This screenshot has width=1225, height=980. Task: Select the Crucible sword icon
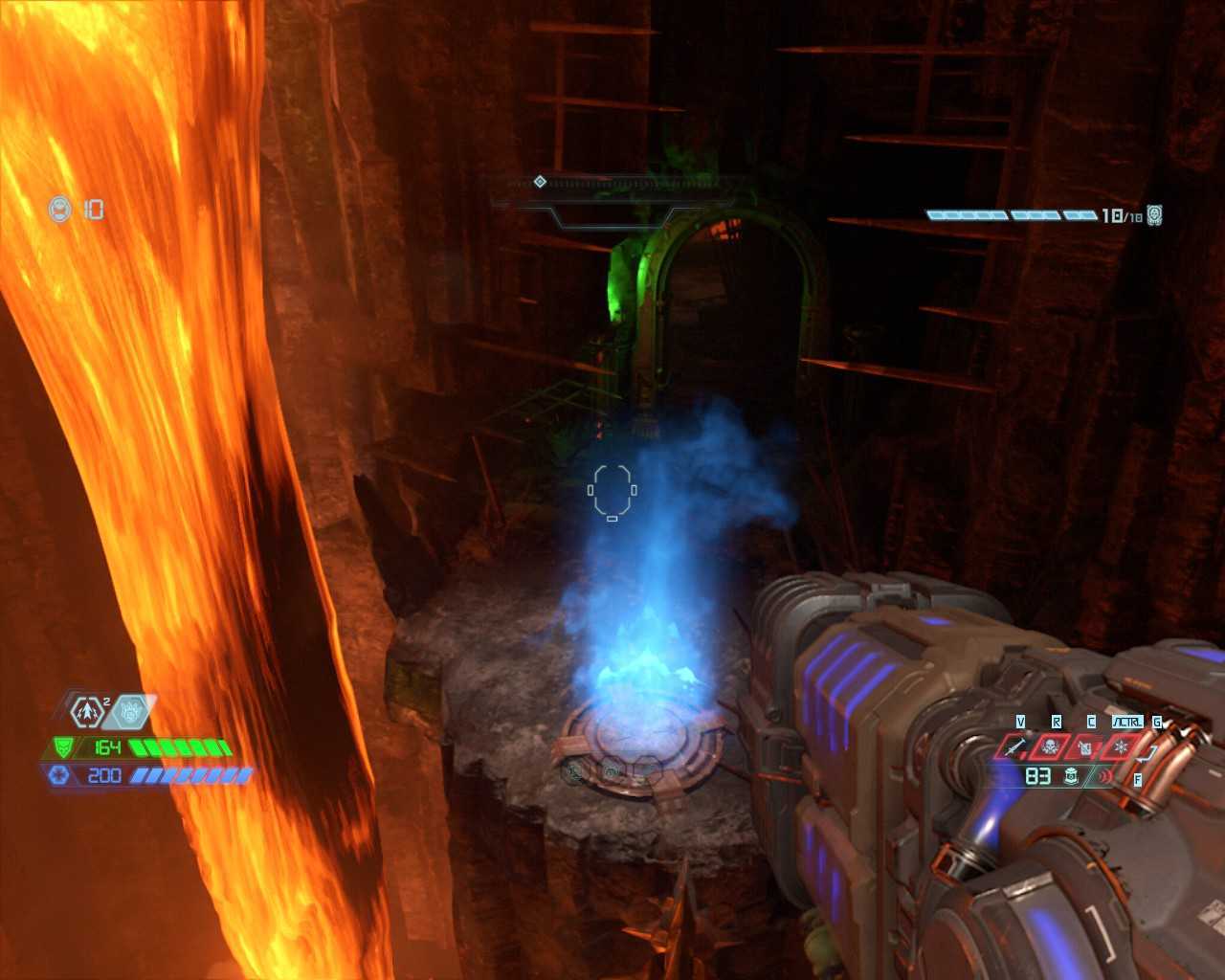pyautogui.click(x=1016, y=746)
